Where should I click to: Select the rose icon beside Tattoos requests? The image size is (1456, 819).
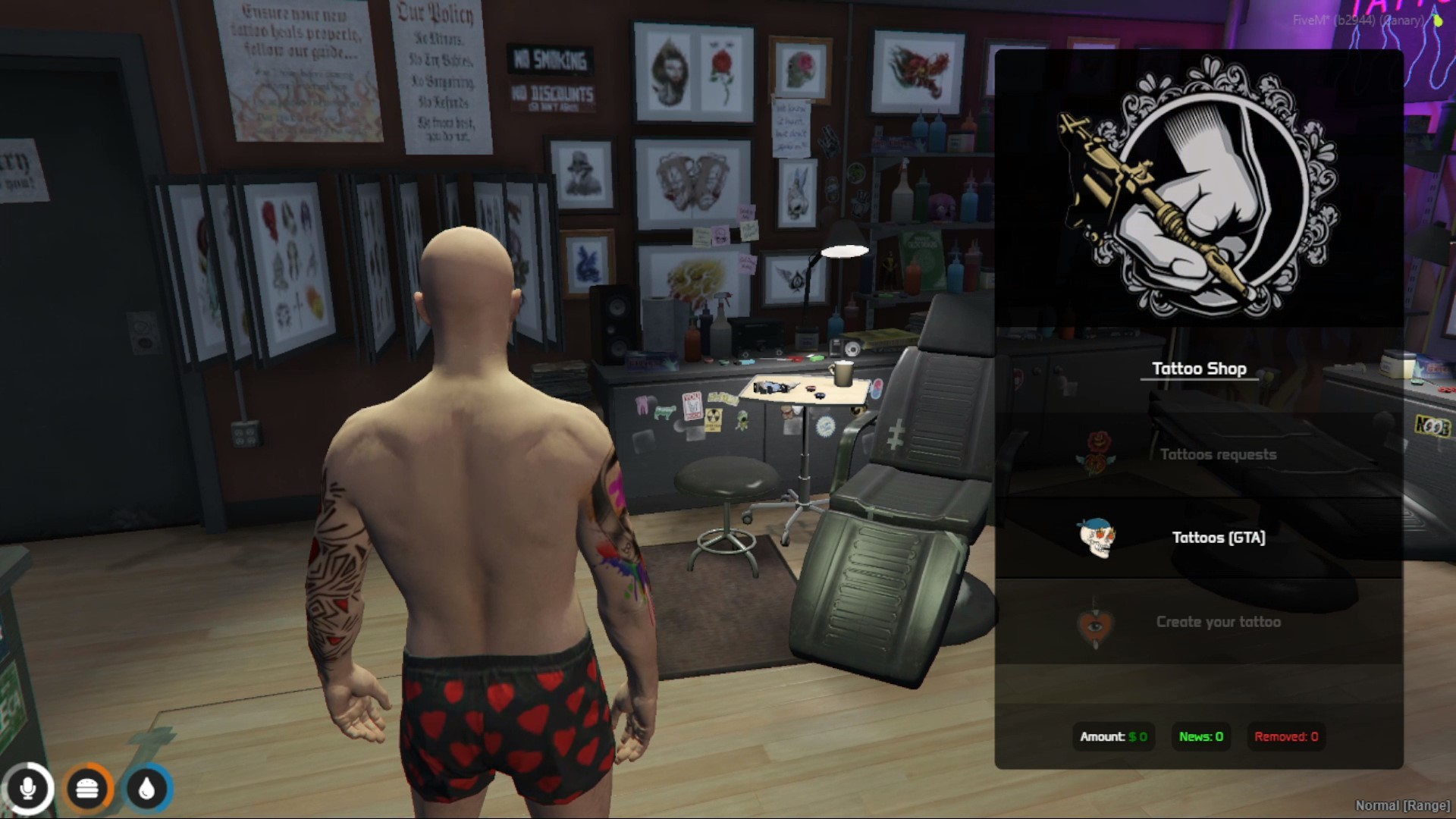pos(1100,453)
